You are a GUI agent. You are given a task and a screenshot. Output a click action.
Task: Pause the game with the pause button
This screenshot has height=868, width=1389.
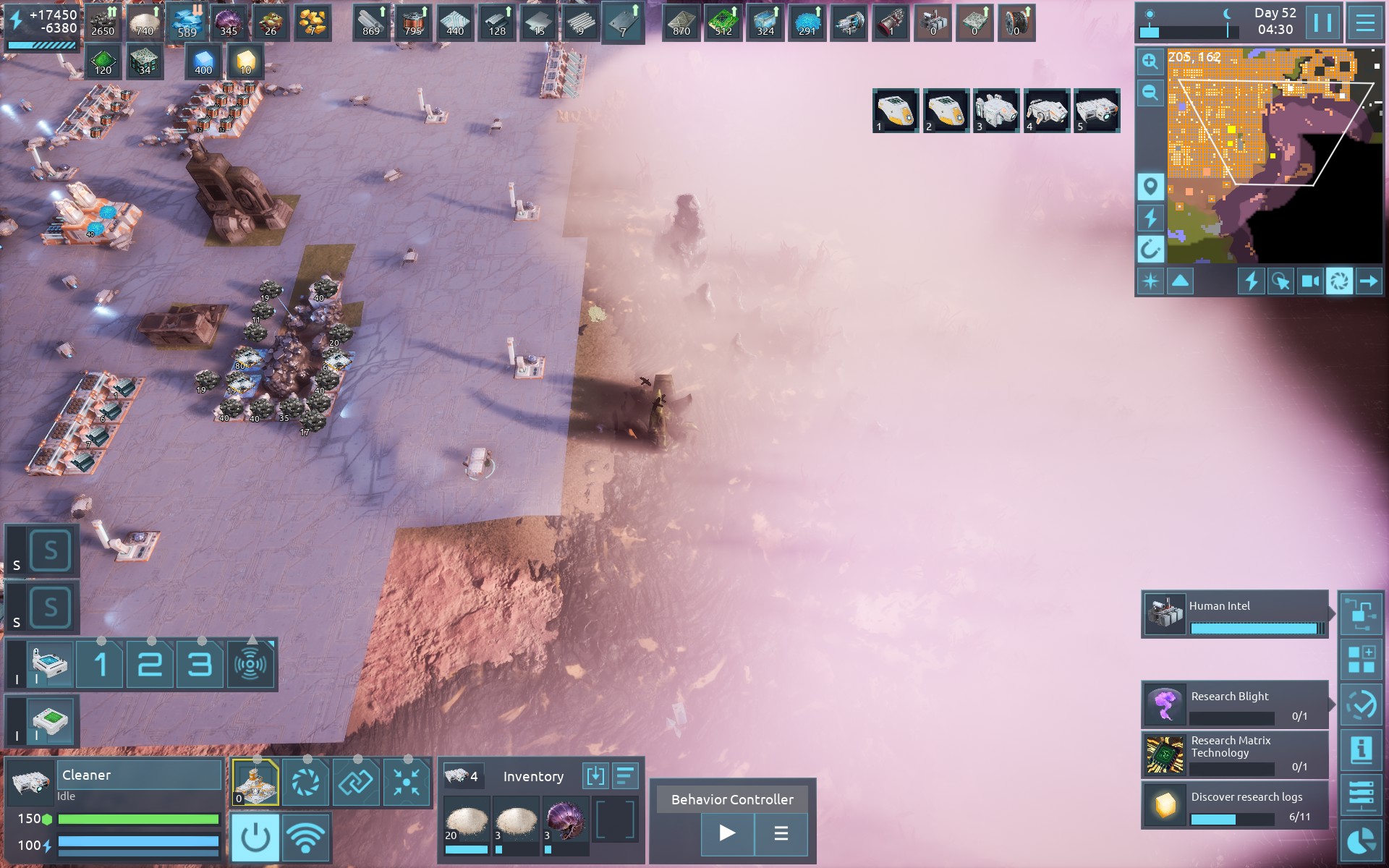coord(1322,23)
